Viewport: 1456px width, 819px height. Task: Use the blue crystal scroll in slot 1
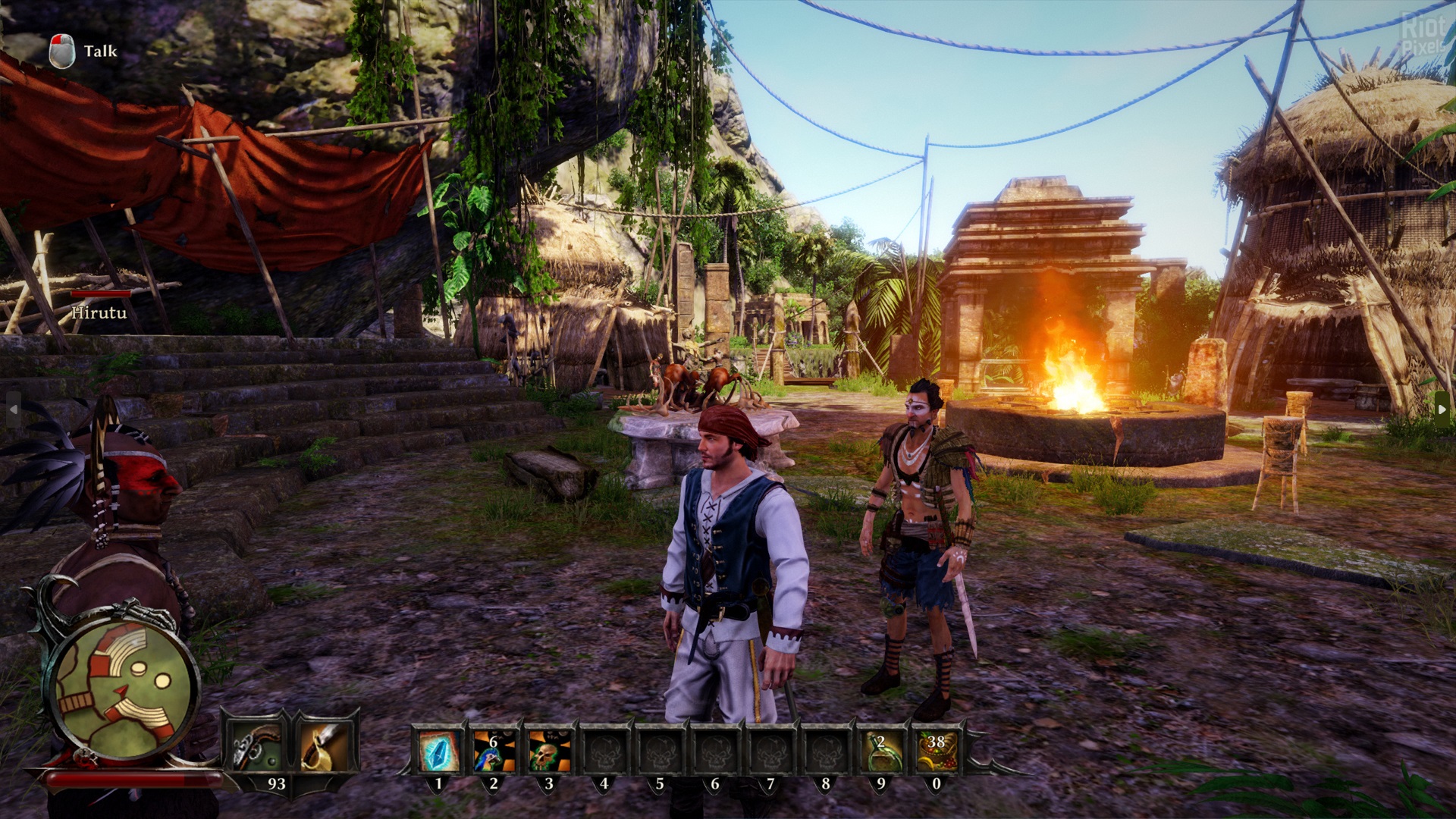(438, 752)
